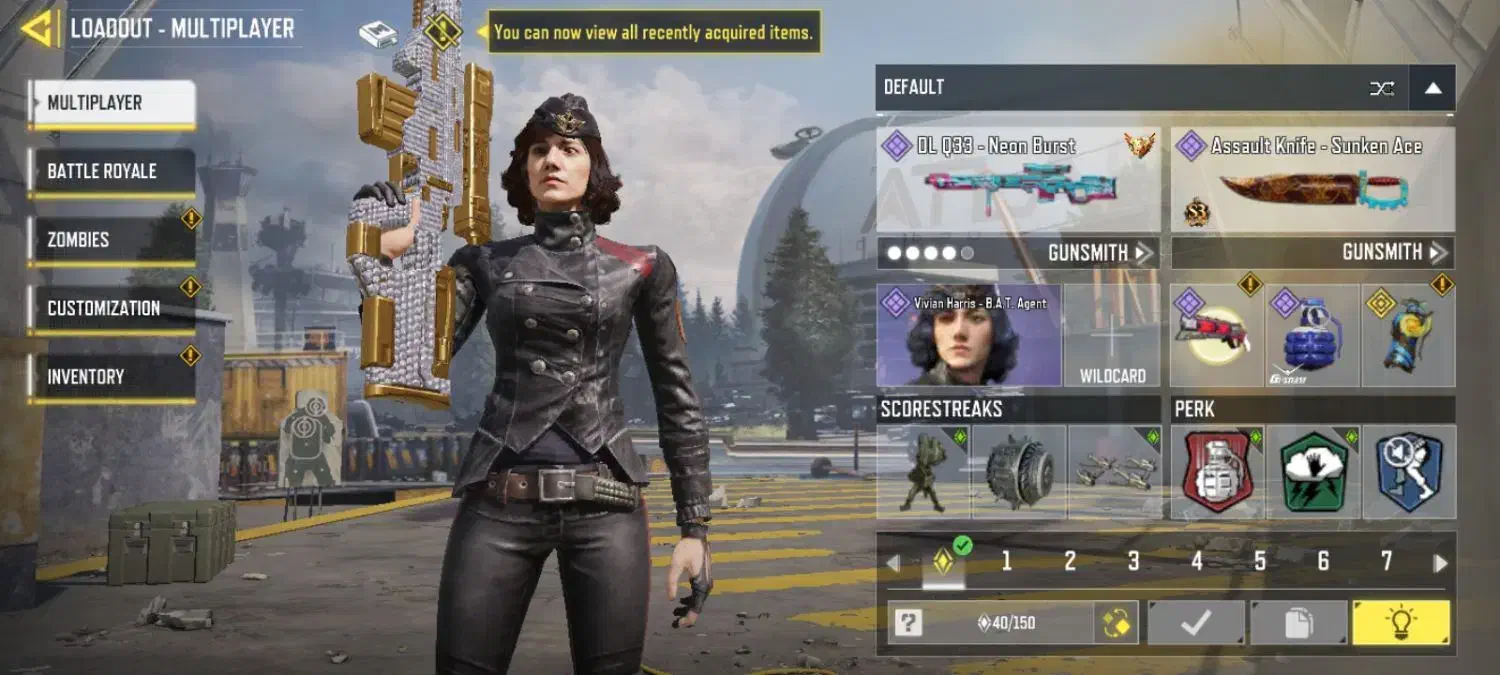The width and height of the screenshot is (1500, 675).
Task: Select the Customization tab
Action: coord(111,308)
